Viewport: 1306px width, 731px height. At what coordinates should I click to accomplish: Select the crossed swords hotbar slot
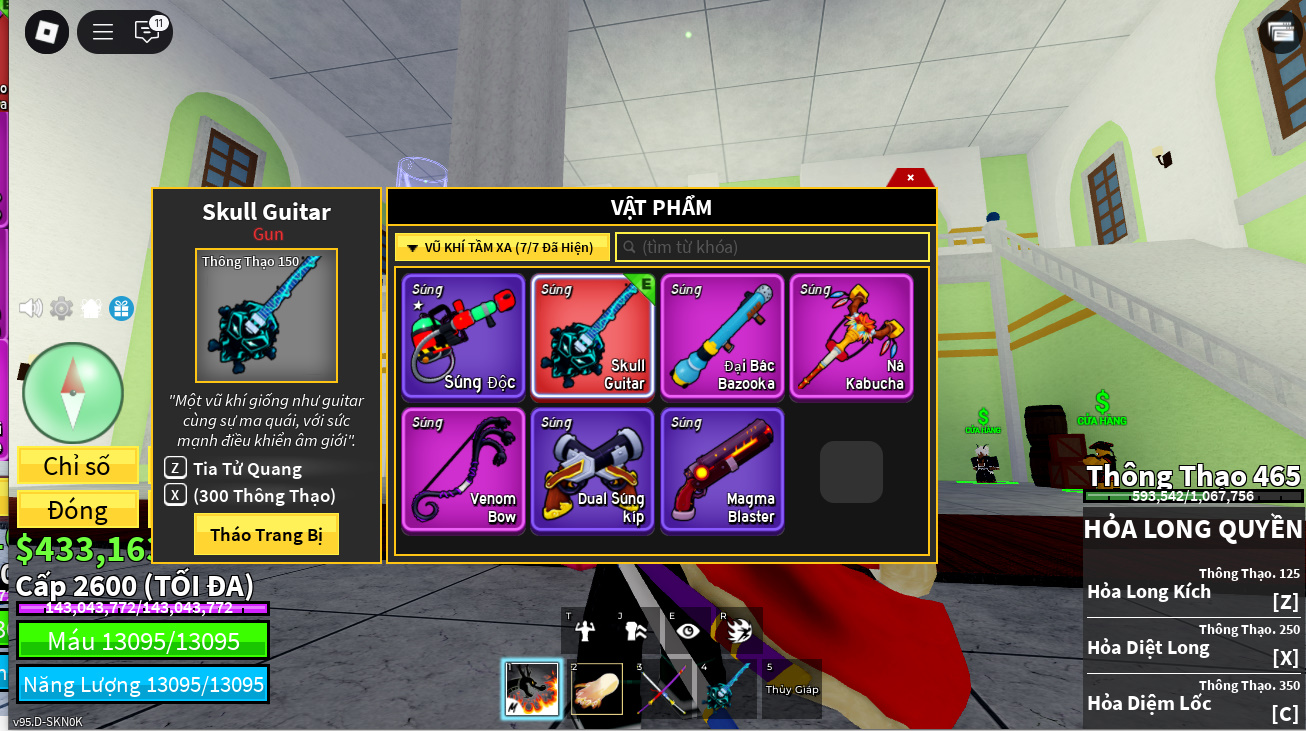click(662, 688)
